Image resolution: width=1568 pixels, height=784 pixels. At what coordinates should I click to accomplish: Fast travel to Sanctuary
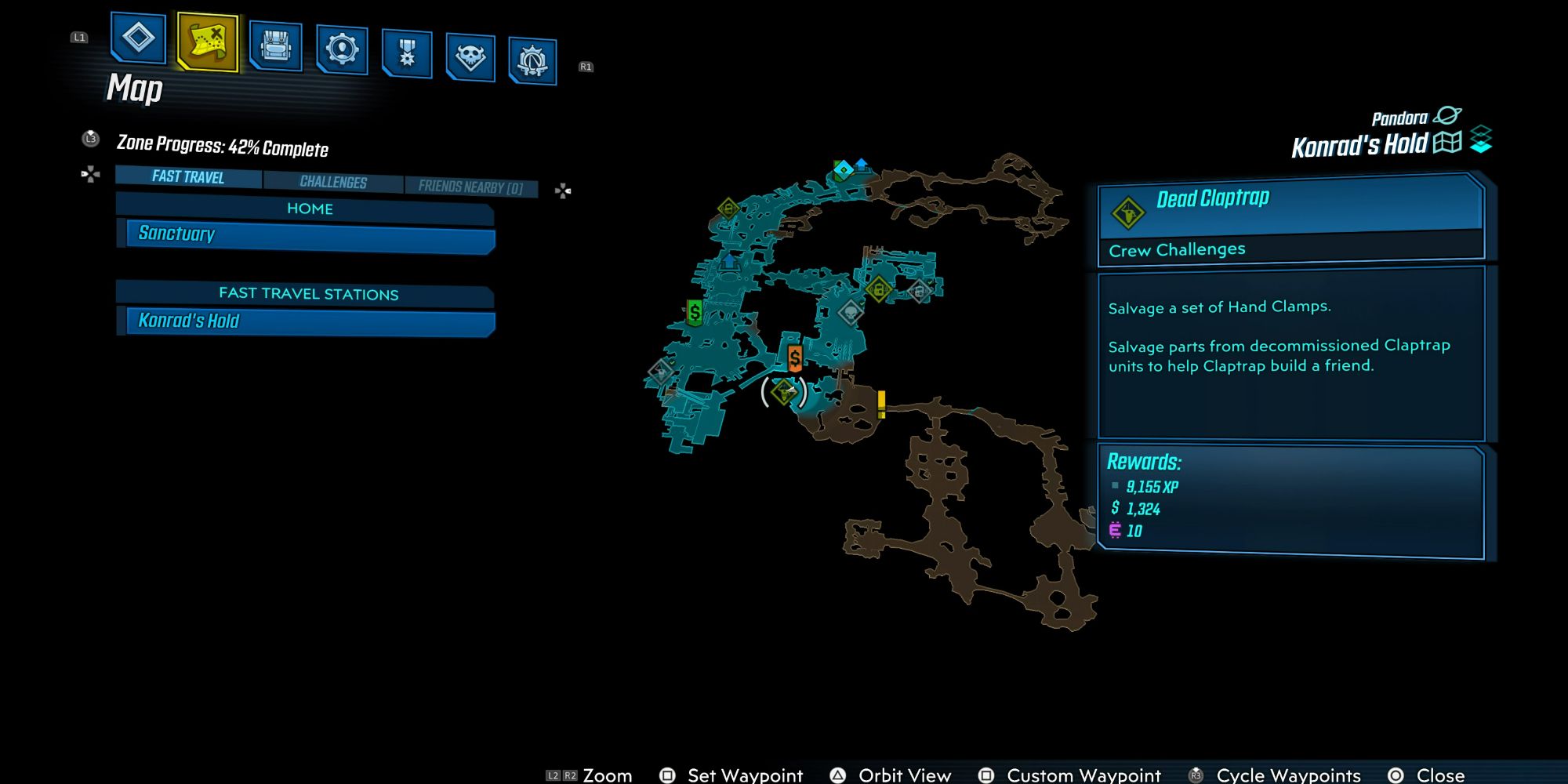pyautogui.click(x=307, y=234)
